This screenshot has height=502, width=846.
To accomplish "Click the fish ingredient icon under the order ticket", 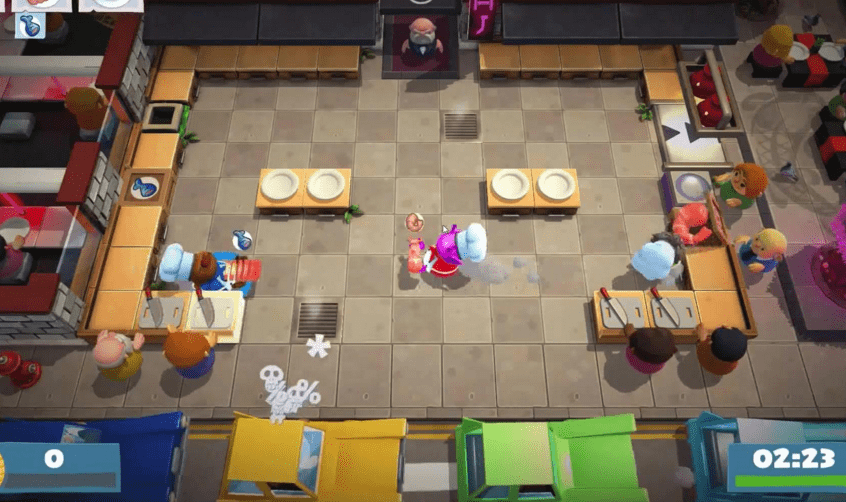I will (x=27, y=25).
